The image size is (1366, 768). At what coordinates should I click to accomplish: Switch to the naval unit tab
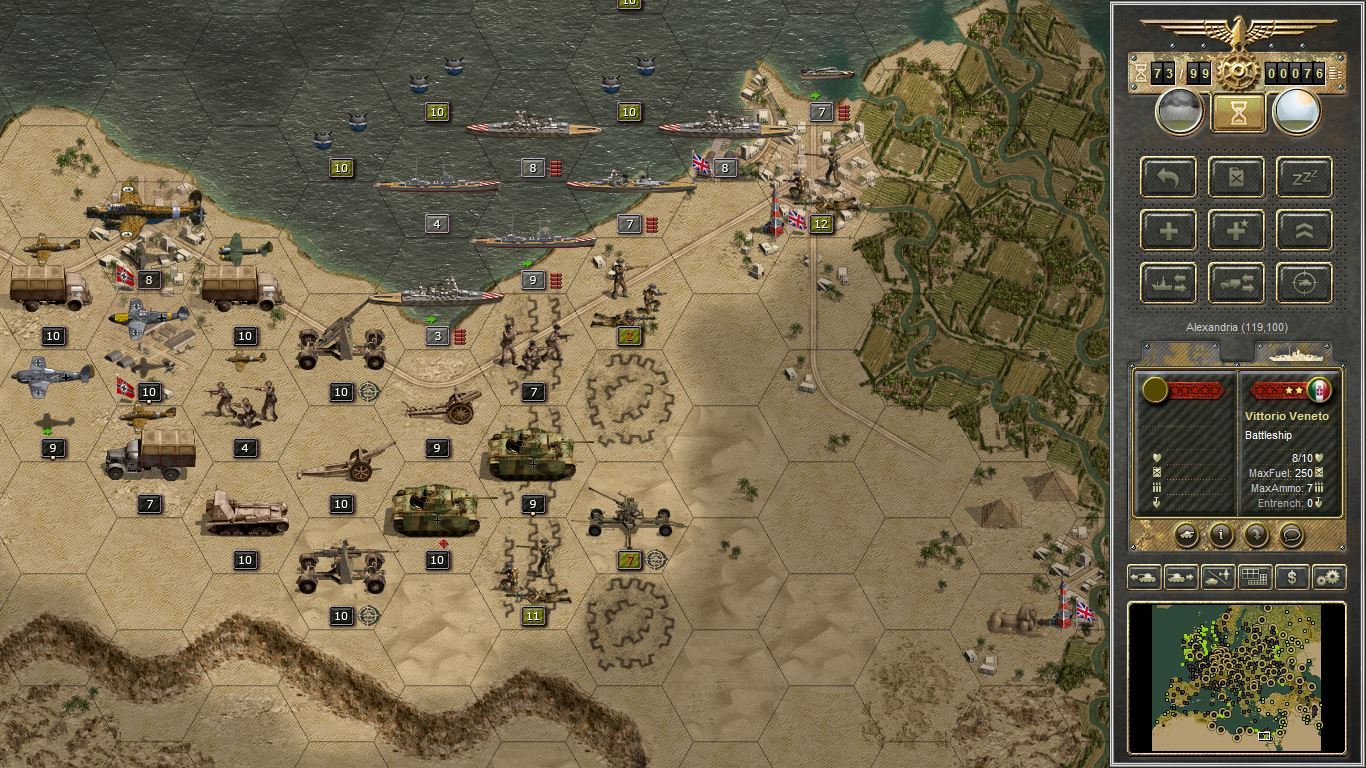pyautogui.click(x=1297, y=353)
